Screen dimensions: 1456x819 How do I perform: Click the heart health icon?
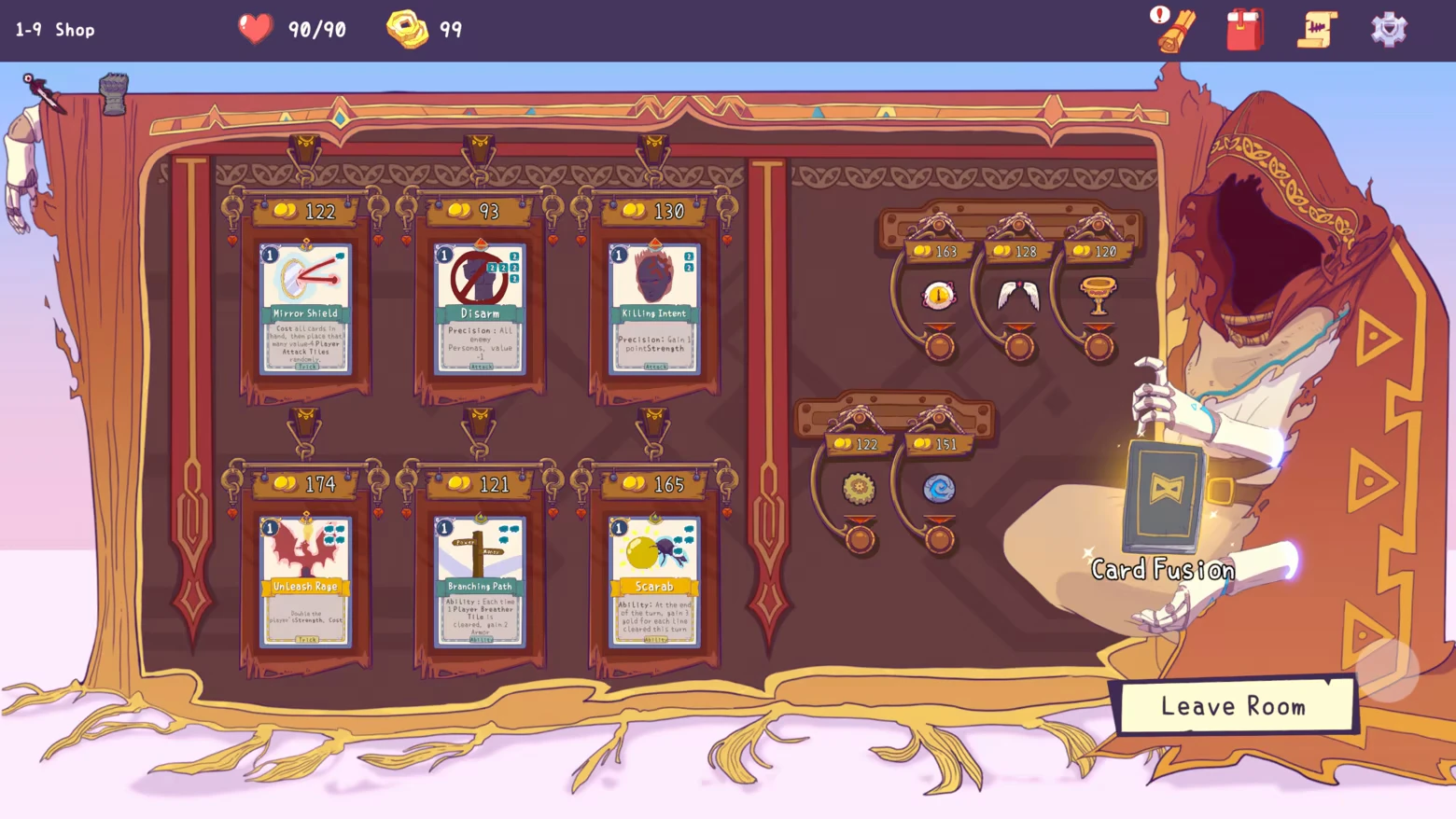click(x=255, y=28)
